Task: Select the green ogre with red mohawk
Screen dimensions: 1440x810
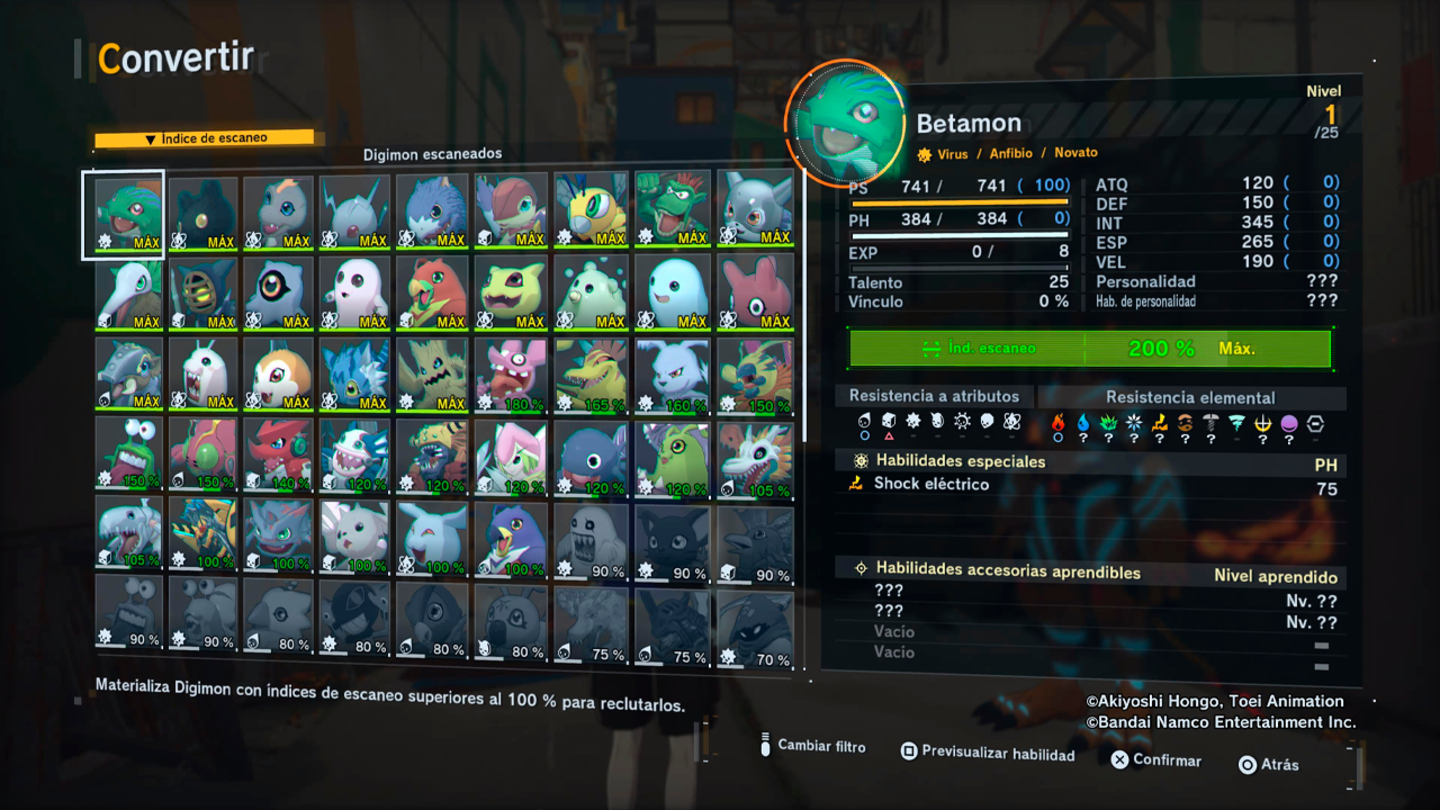Action: [x=672, y=211]
